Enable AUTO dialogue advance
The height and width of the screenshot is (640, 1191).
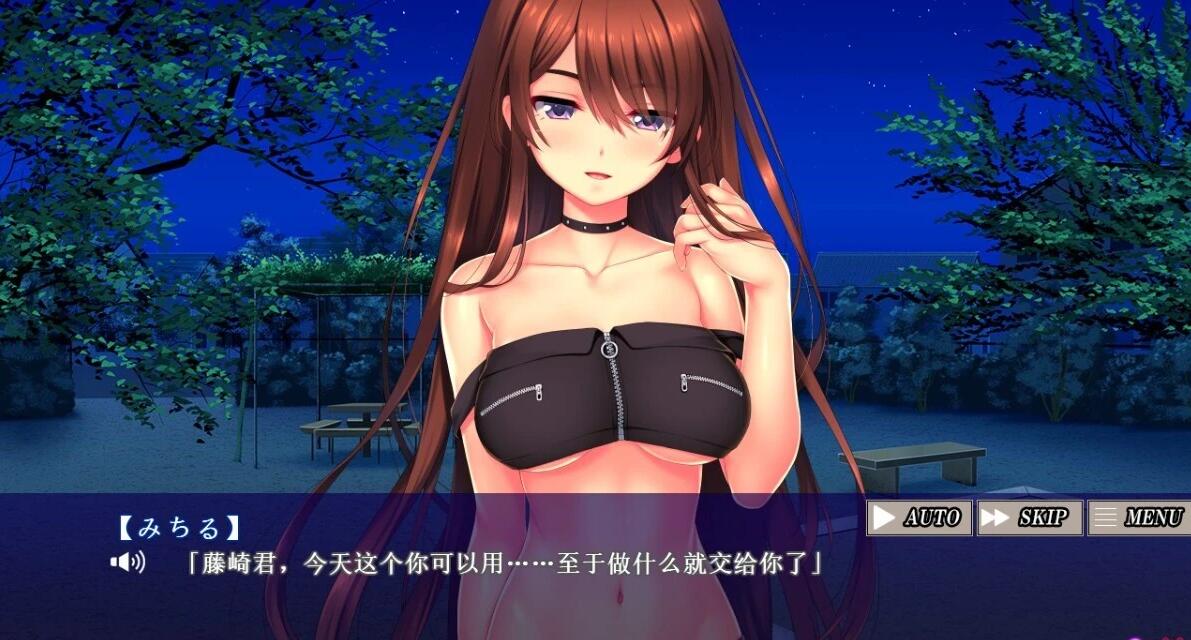point(919,517)
